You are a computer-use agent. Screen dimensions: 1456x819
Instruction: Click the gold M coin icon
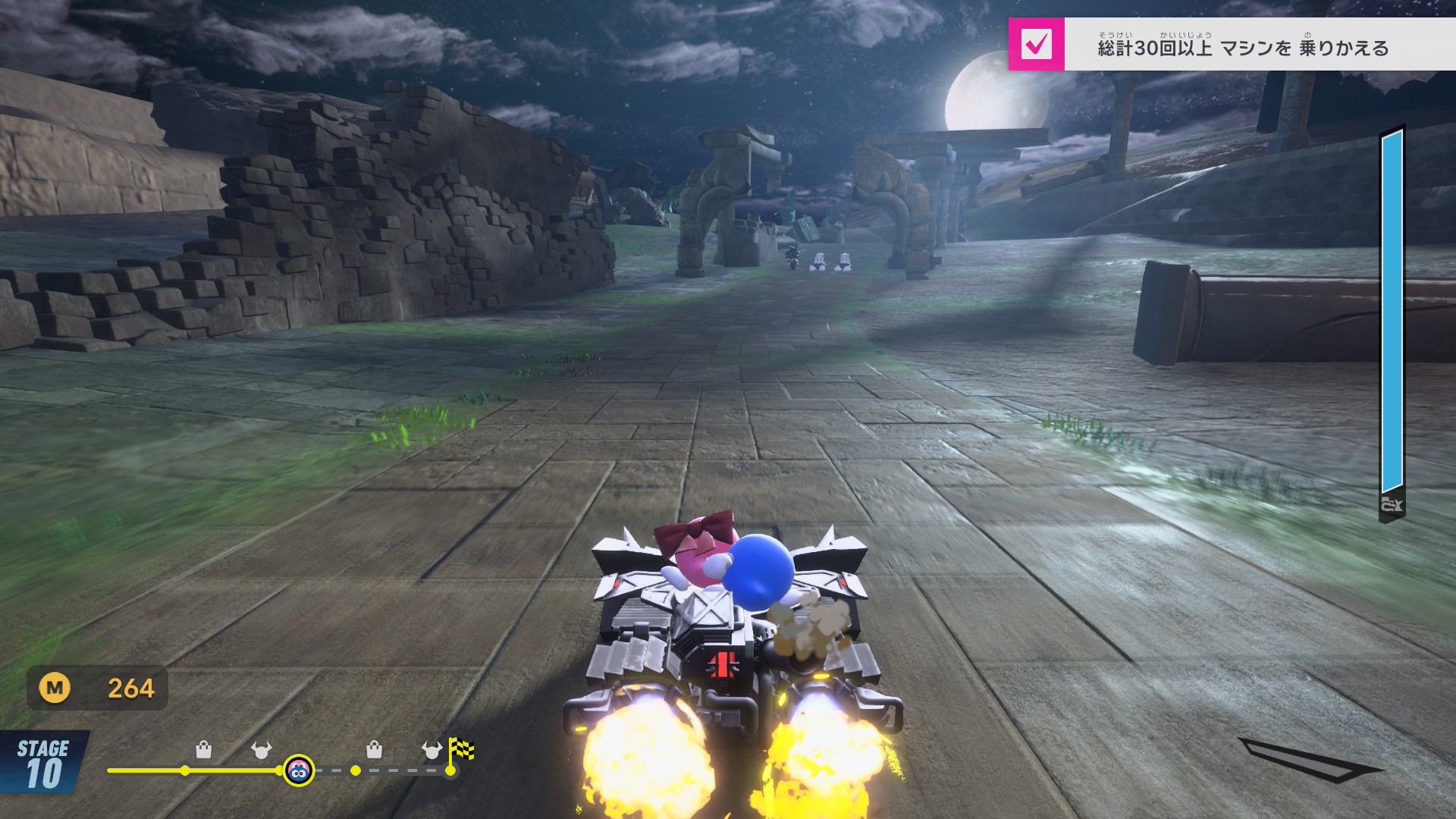tap(55, 688)
